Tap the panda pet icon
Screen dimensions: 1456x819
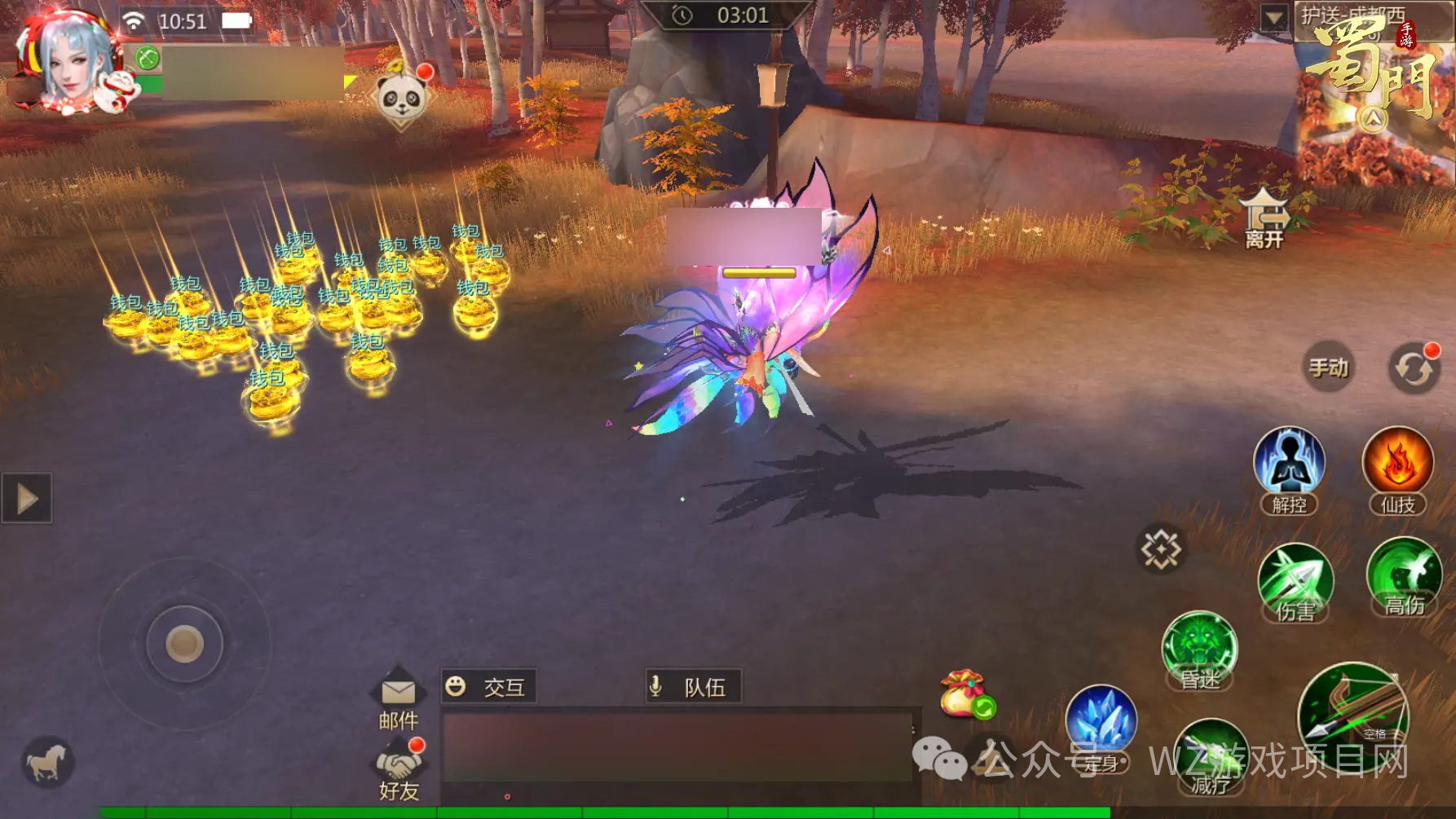coord(401,98)
